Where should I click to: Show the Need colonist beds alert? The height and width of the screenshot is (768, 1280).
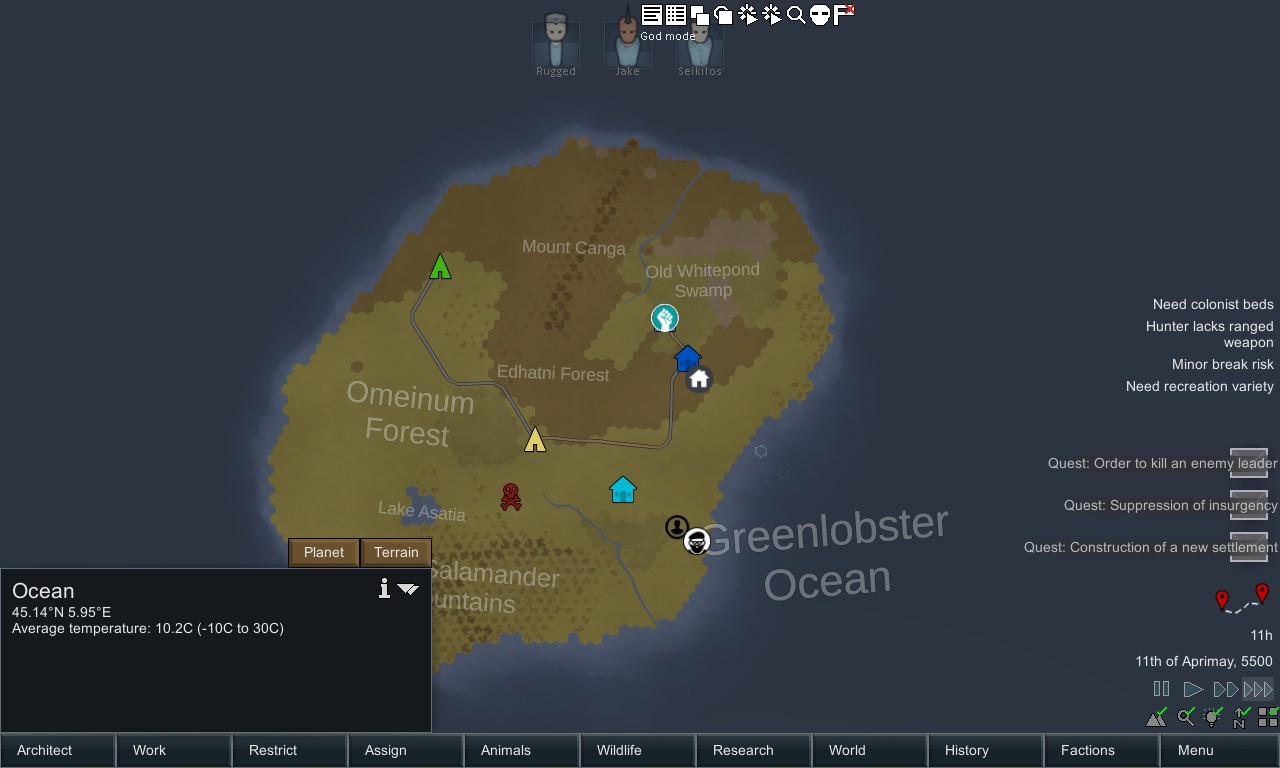pyautogui.click(x=1212, y=304)
